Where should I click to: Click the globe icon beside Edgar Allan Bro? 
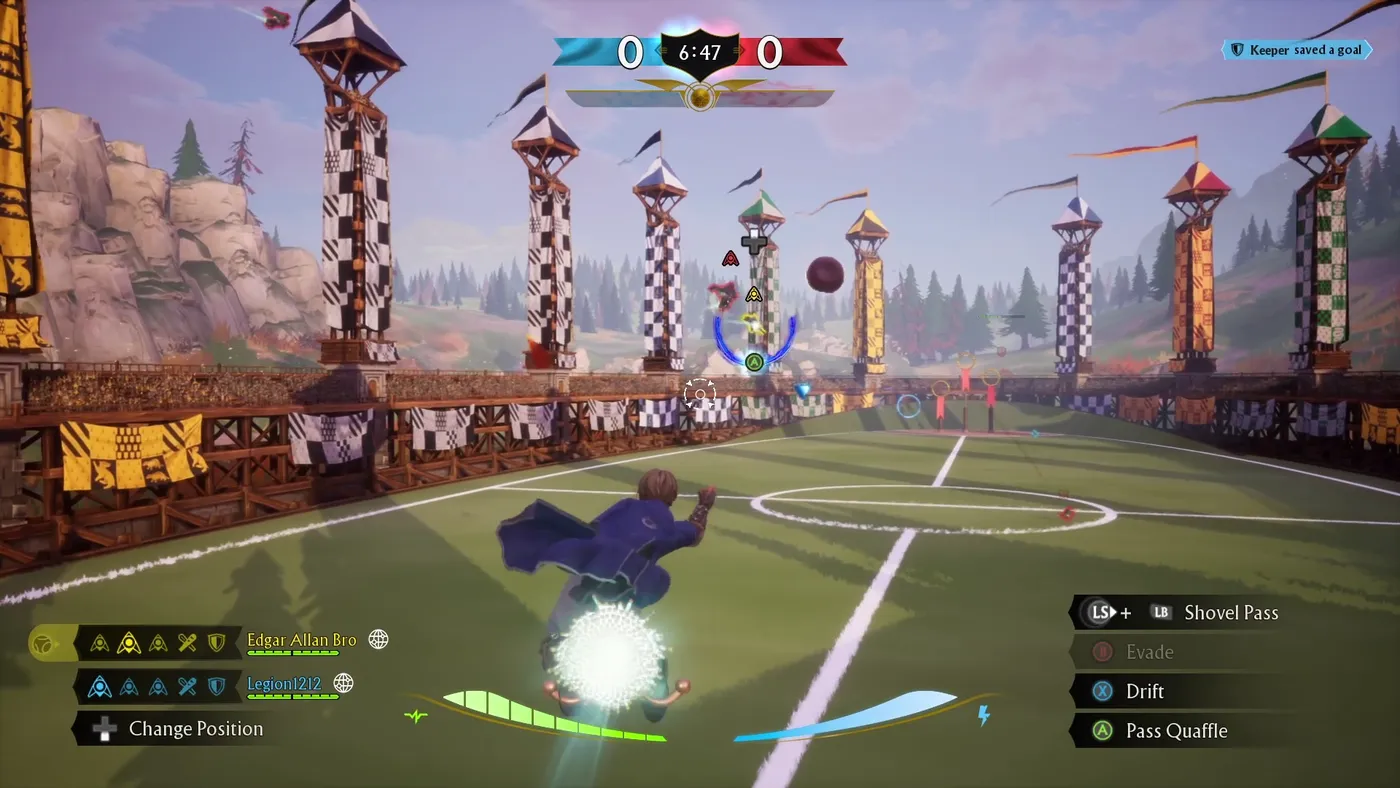[376, 639]
